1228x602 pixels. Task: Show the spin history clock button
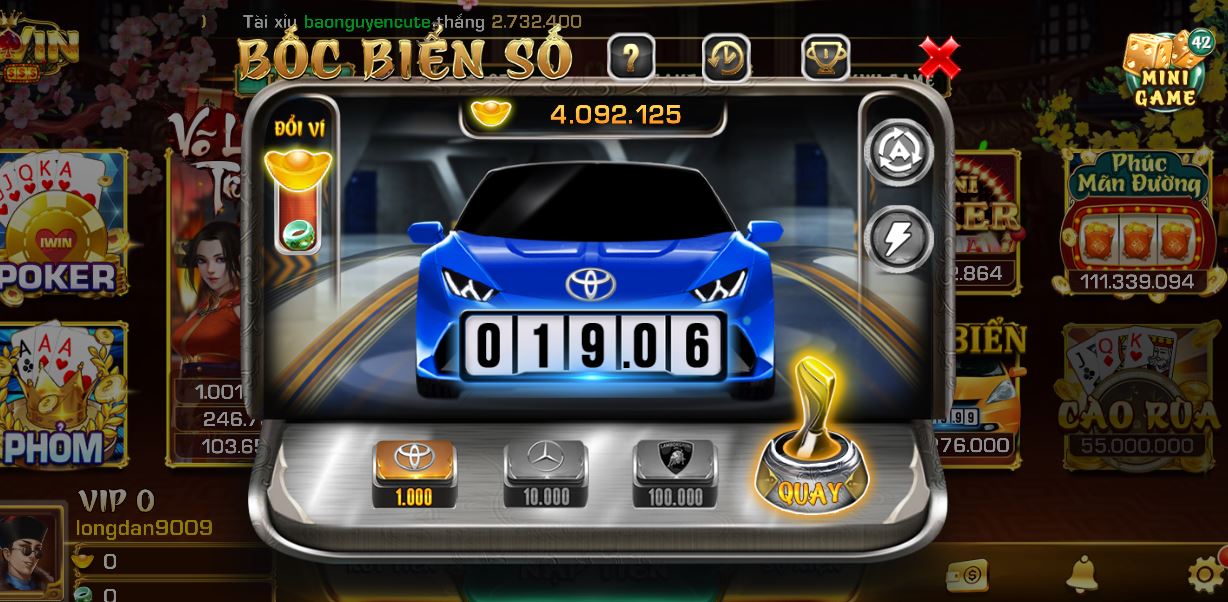tap(727, 58)
